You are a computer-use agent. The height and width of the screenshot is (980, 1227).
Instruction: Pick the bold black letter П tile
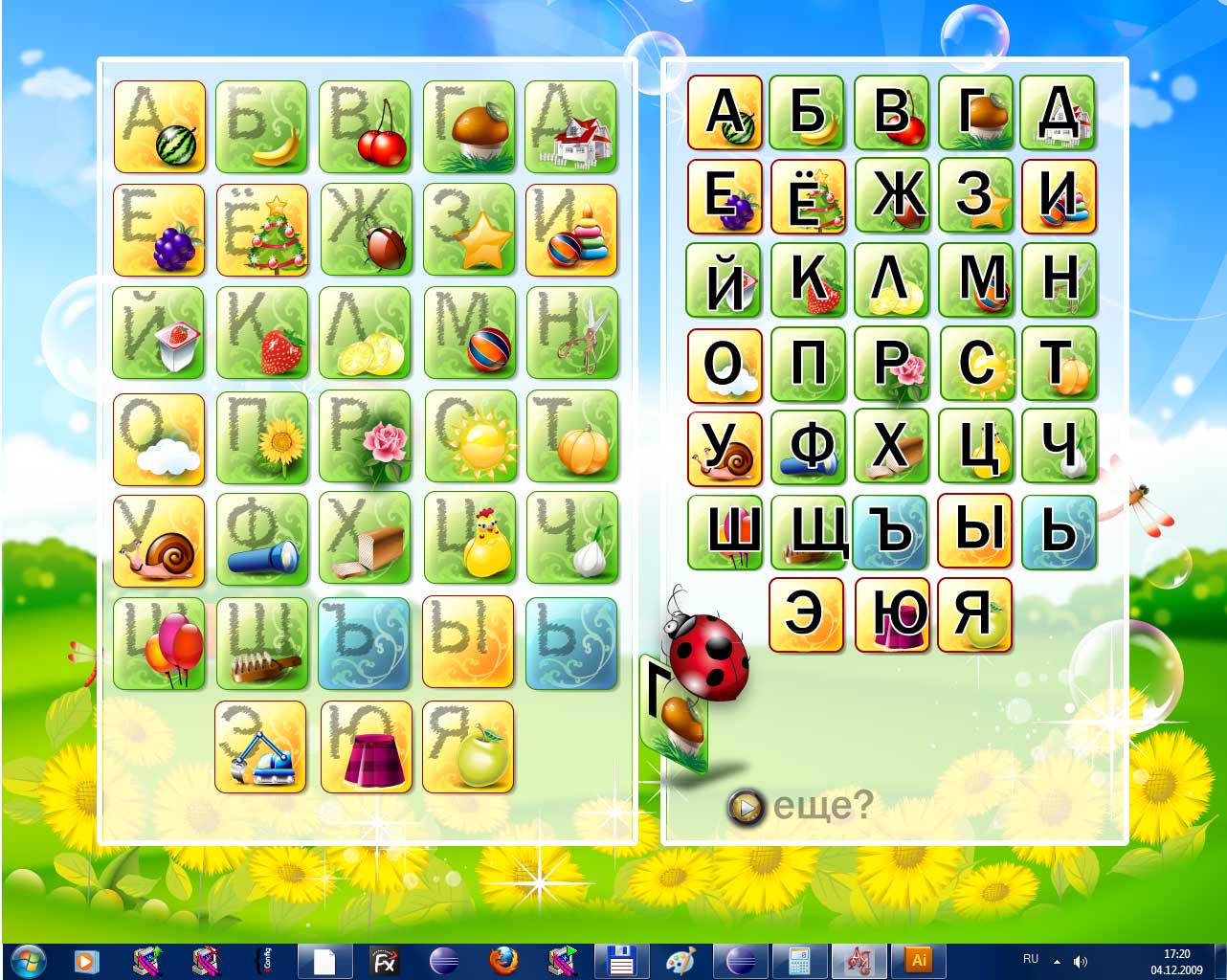[x=808, y=364]
